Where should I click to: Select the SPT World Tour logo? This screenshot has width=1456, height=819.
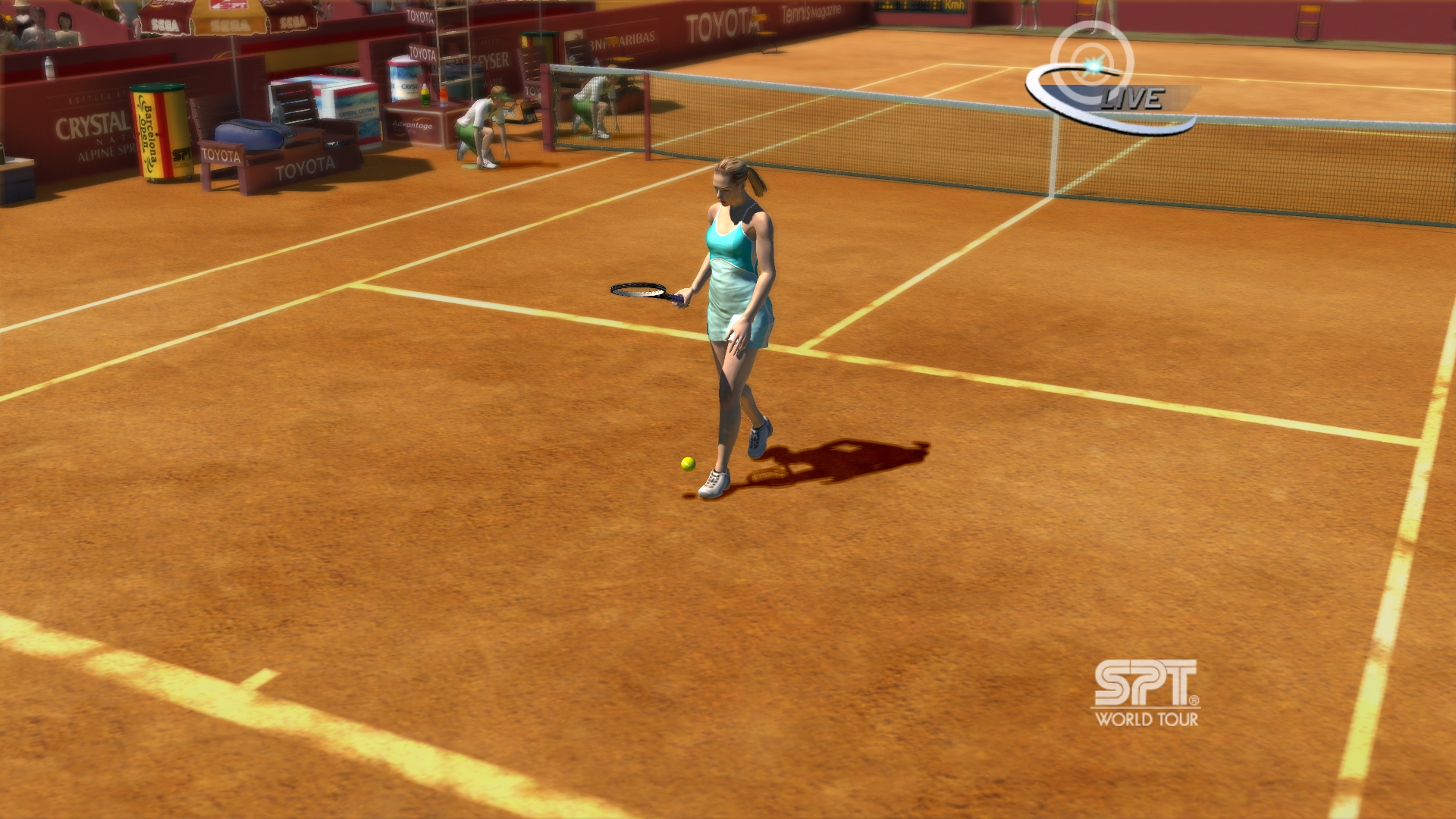(1146, 694)
